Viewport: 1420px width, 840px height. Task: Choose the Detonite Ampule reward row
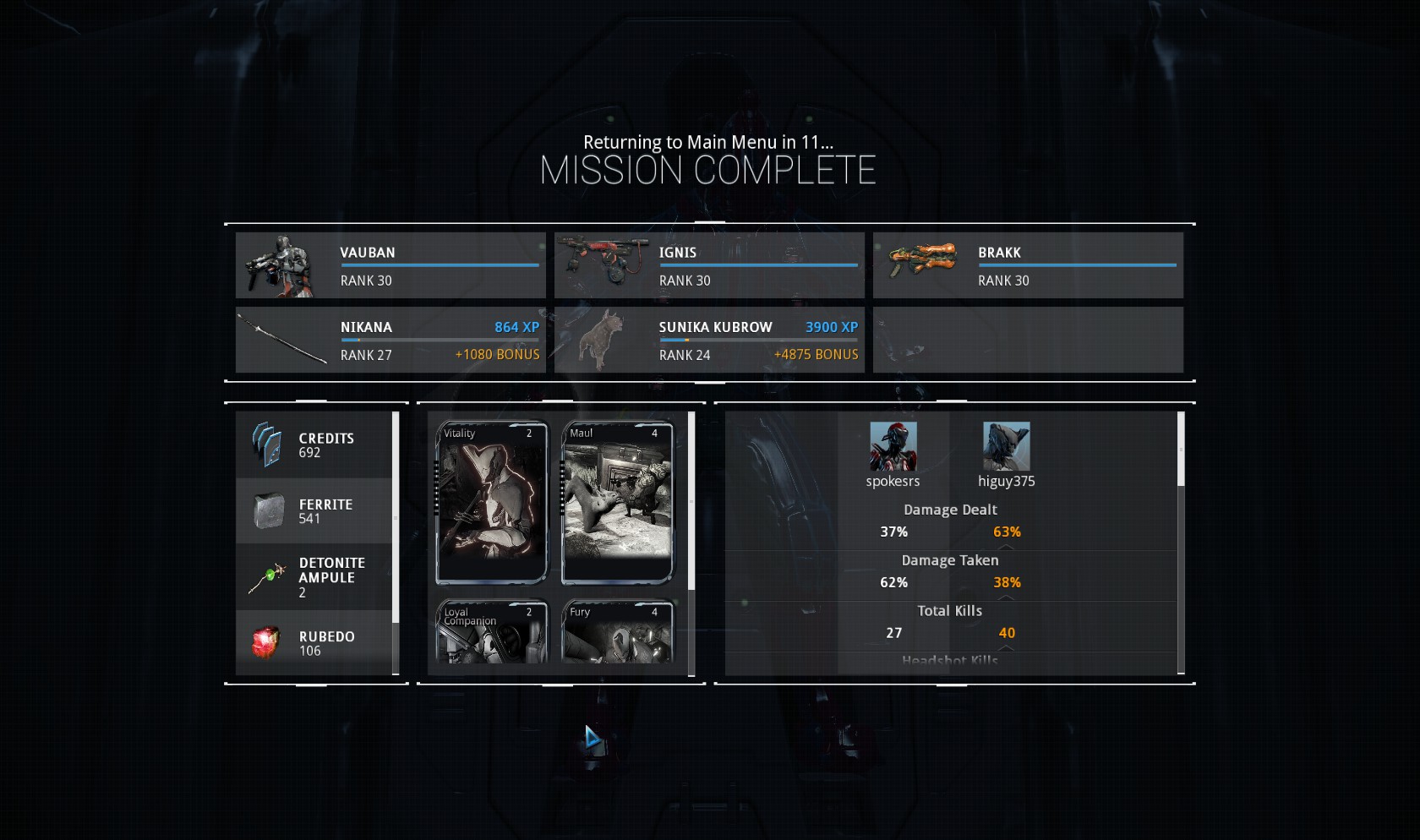pyautogui.click(x=314, y=577)
